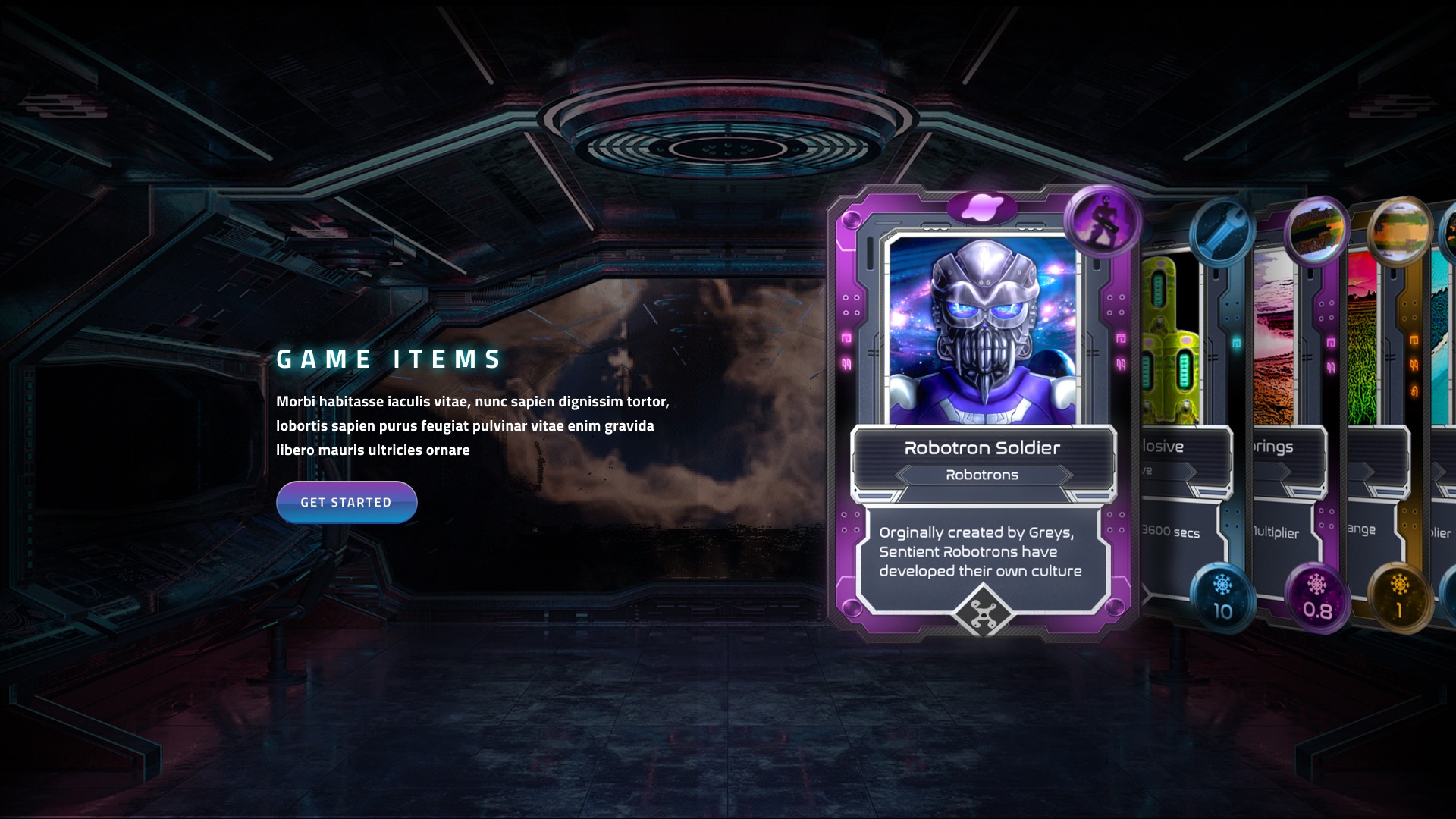1456x819 pixels.
Task: Click the quotation glyph on the Robotron card's right rail
Action: (x=1121, y=364)
